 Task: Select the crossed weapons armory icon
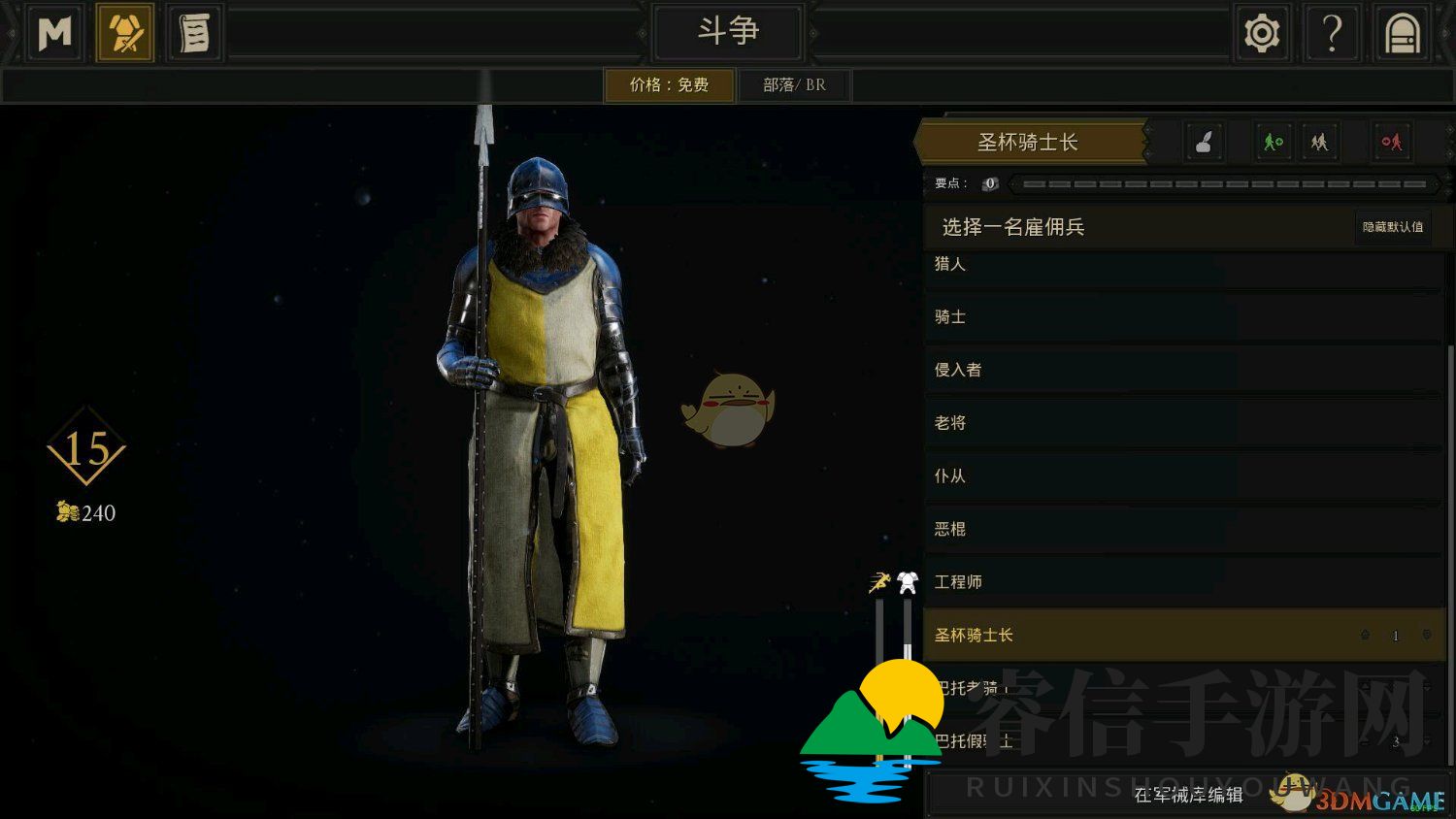click(124, 32)
